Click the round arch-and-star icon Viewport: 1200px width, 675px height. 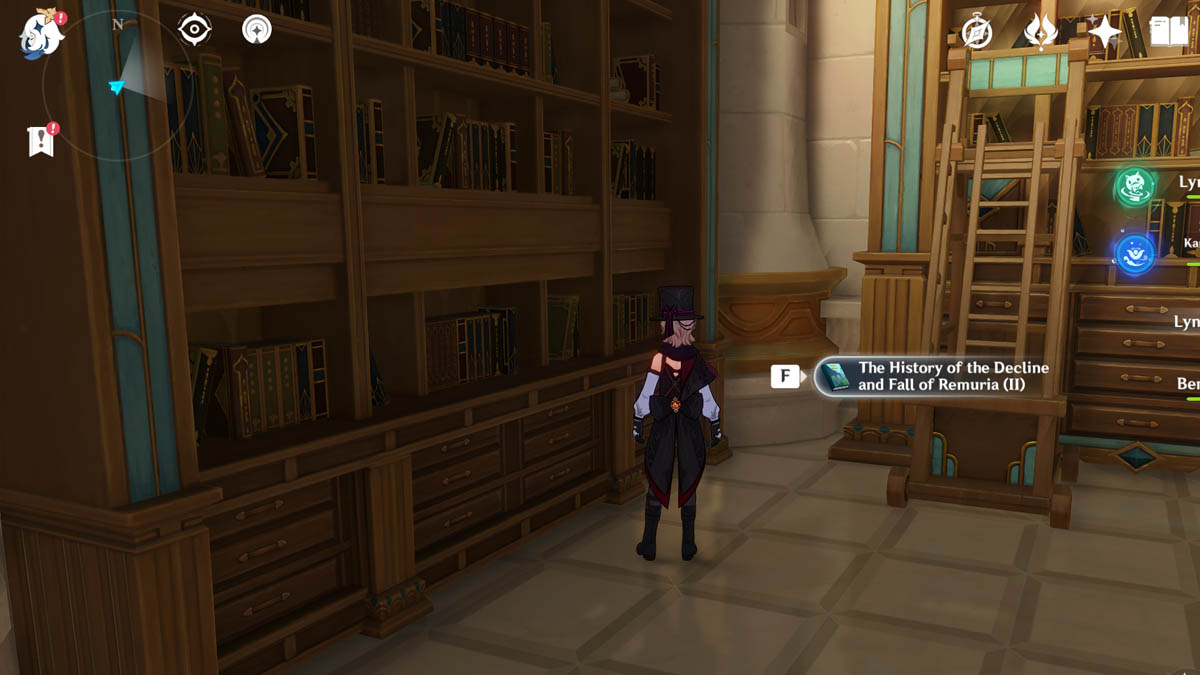click(x=257, y=30)
